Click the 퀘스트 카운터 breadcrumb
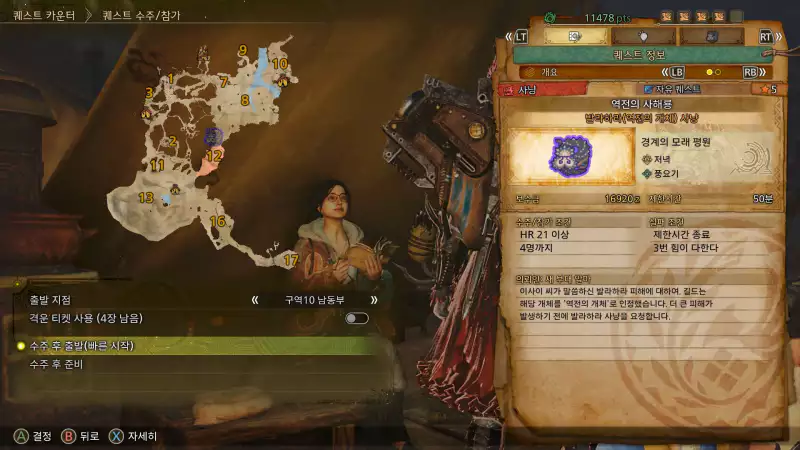800x450 pixels. tap(45, 16)
